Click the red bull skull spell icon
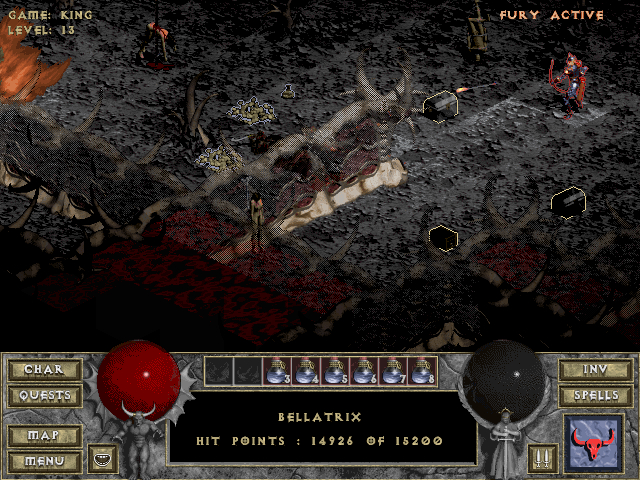Screen dimensions: 640x480 [594, 444]
